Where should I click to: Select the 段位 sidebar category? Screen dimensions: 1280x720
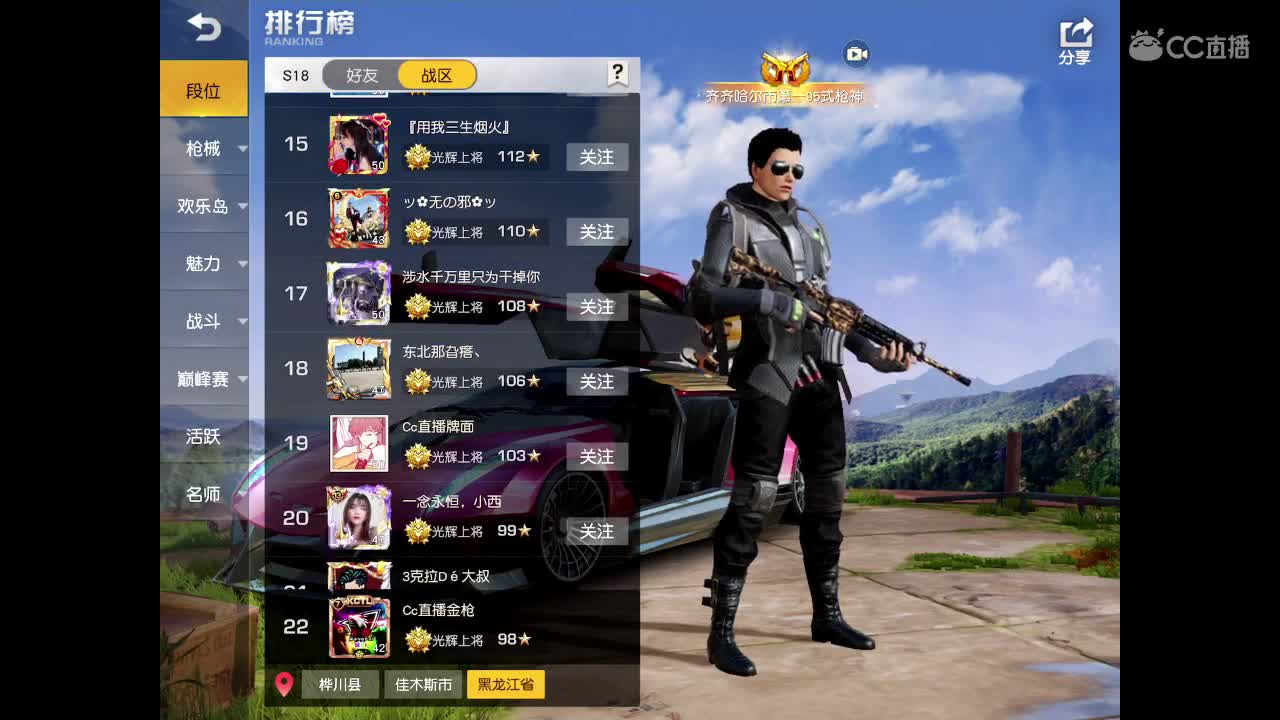click(x=202, y=89)
